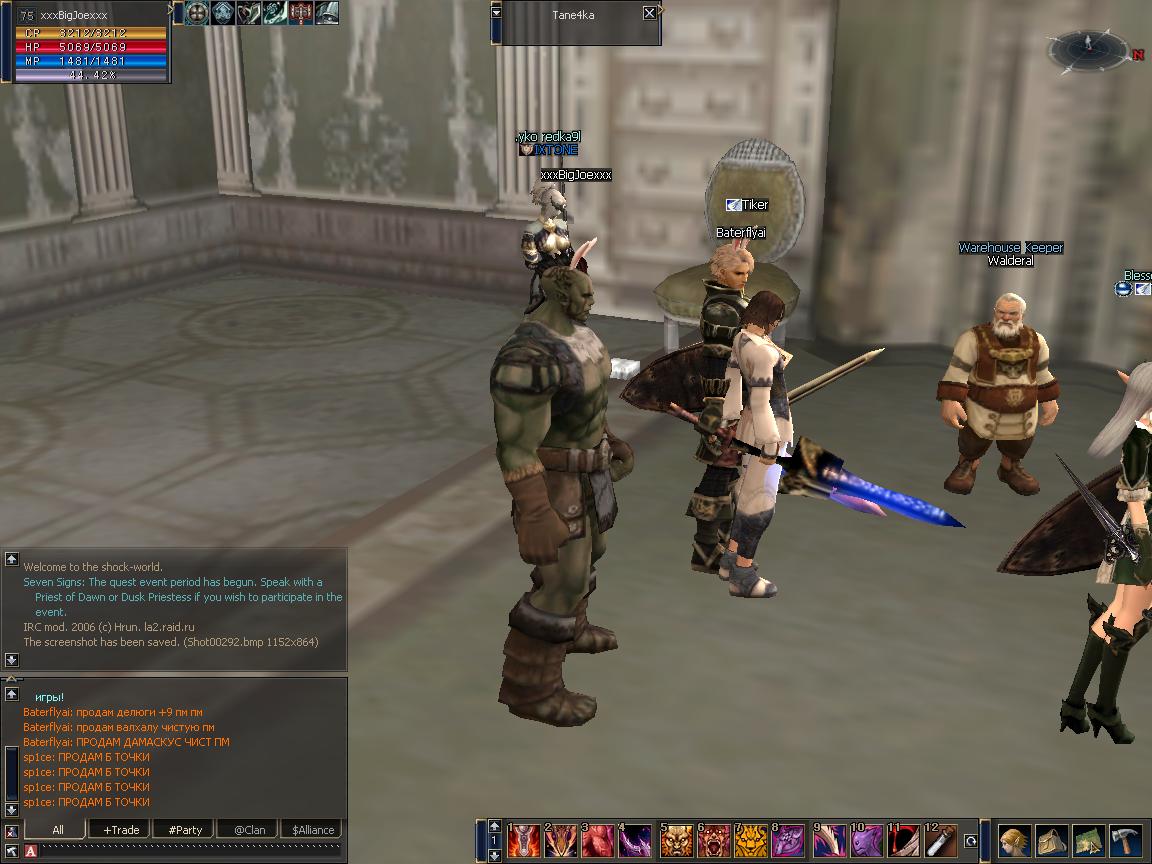This screenshot has width=1152, height=864.
Task: Activate the purple creature skill in slot 10
Action: pos(865,841)
